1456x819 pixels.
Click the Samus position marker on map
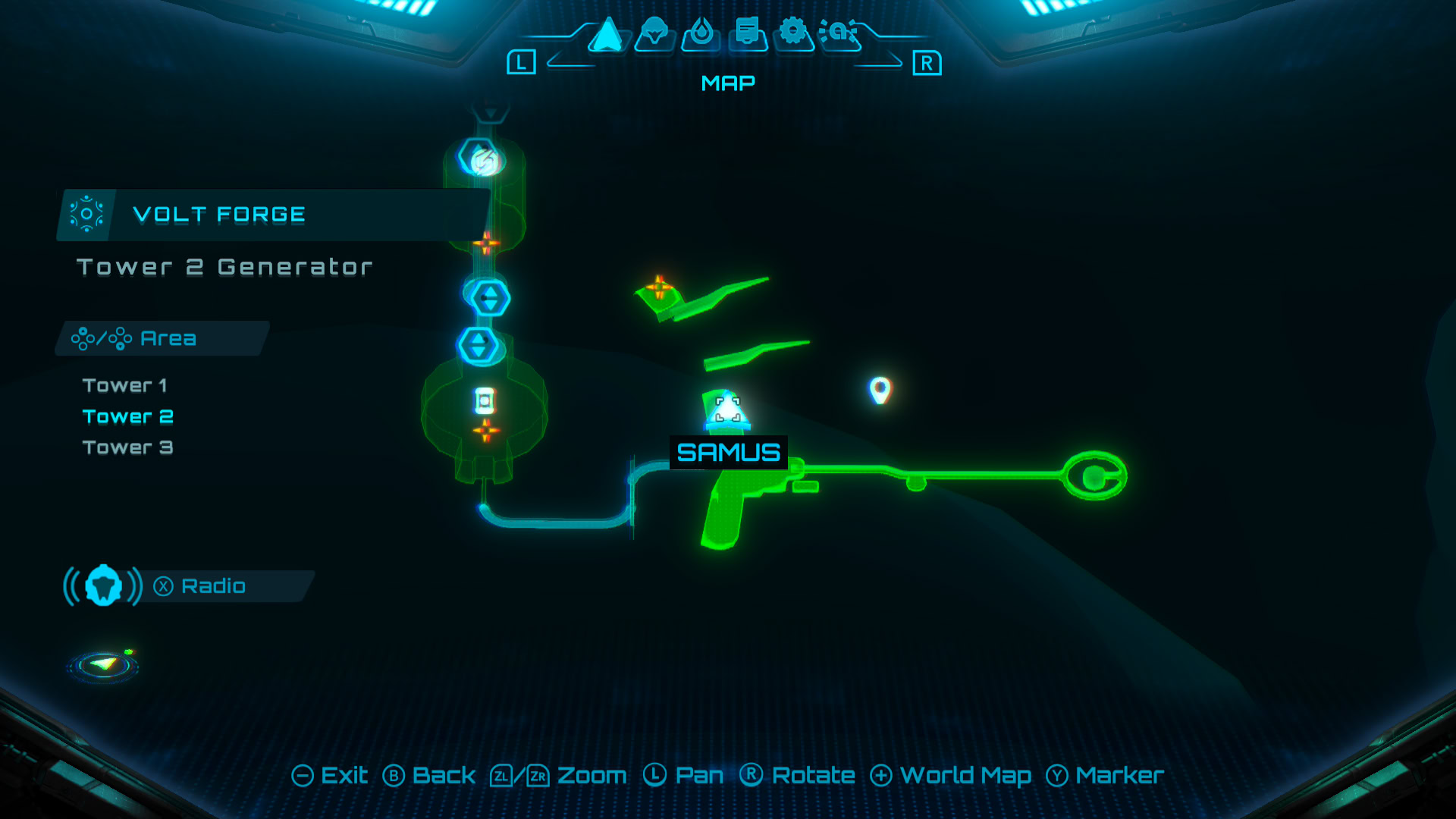click(x=728, y=411)
